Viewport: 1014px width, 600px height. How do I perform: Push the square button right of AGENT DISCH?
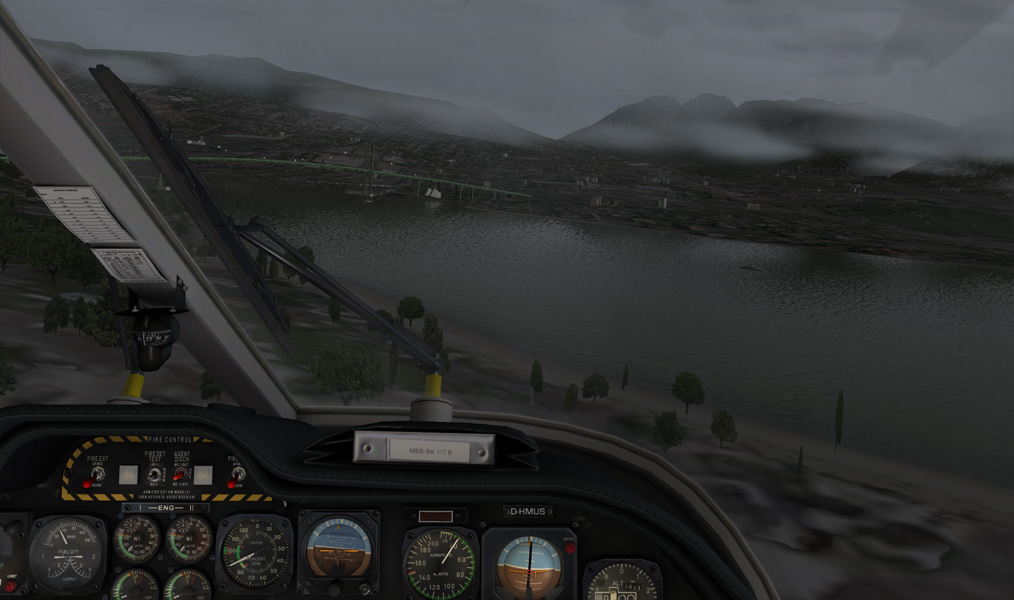click(x=204, y=475)
